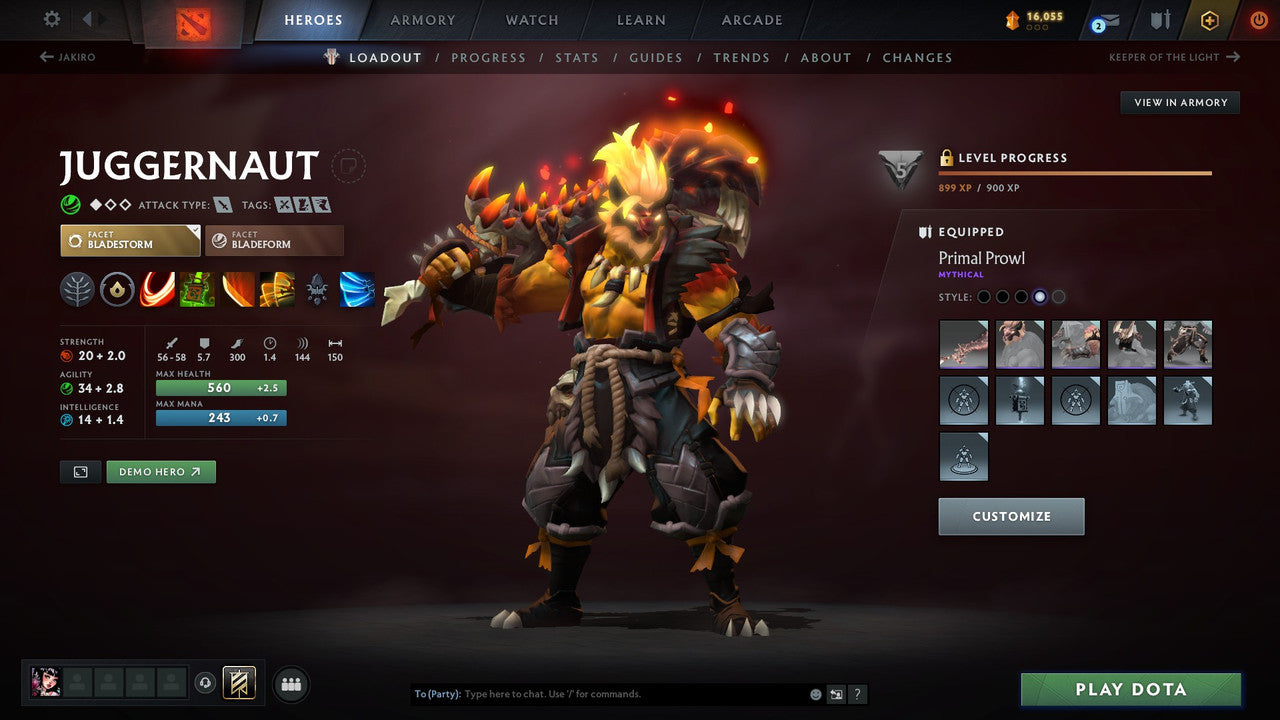The width and height of the screenshot is (1280, 720).
Task: Enable the first weapon style radio button
Action: 984,296
